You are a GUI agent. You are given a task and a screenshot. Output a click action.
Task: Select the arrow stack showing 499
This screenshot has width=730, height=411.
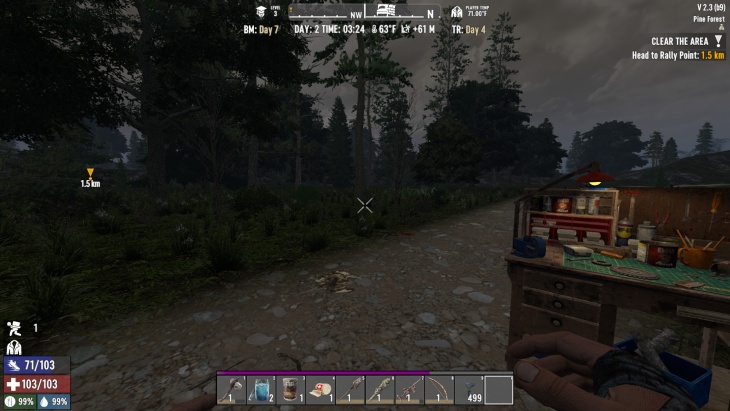(x=469, y=389)
